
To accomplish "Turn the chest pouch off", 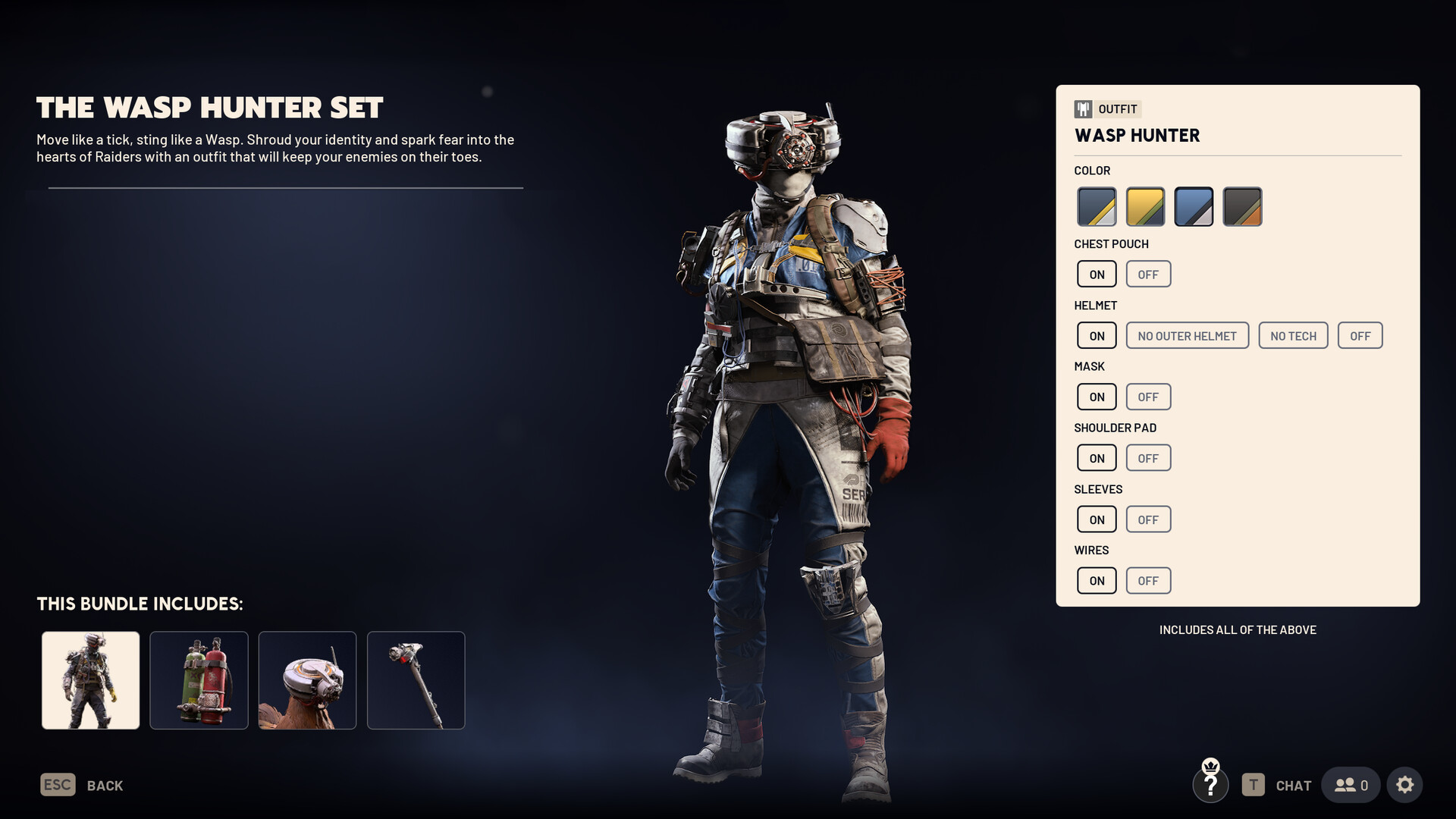I will click(x=1148, y=275).
